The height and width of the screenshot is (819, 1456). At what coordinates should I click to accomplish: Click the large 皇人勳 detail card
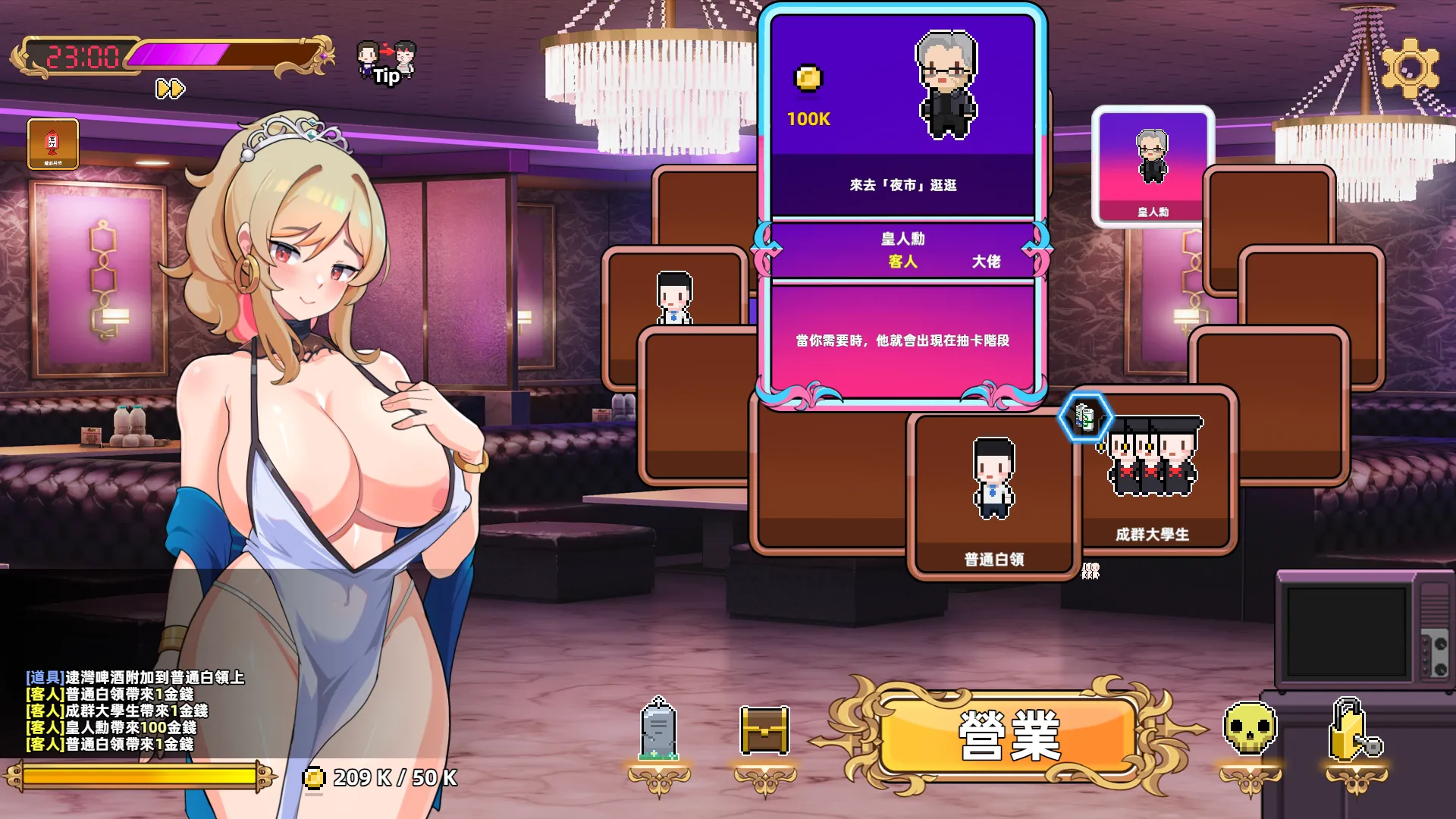(902, 205)
